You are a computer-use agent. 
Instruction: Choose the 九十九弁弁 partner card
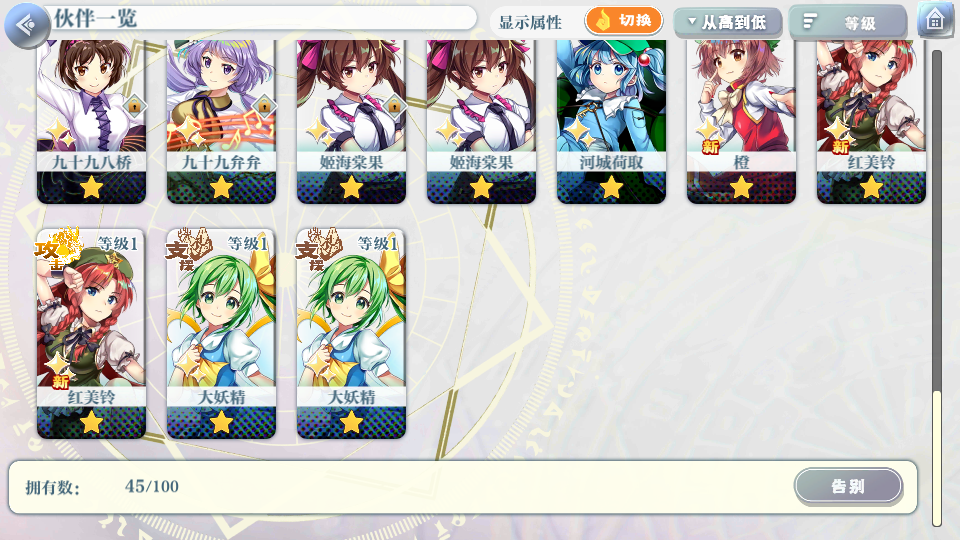click(x=221, y=120)
